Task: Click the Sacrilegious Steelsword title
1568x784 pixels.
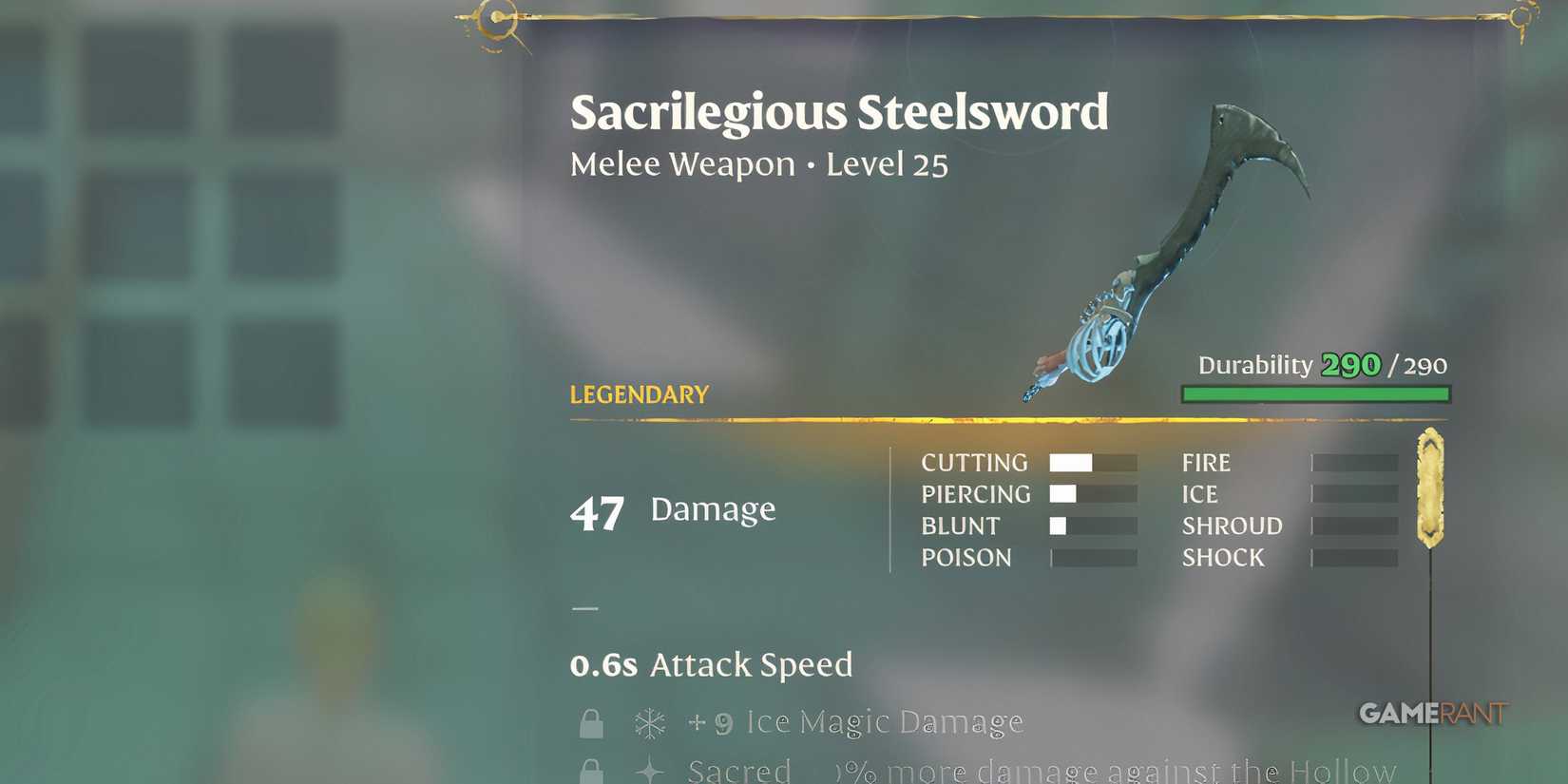Action: click(x=840, y=111)
